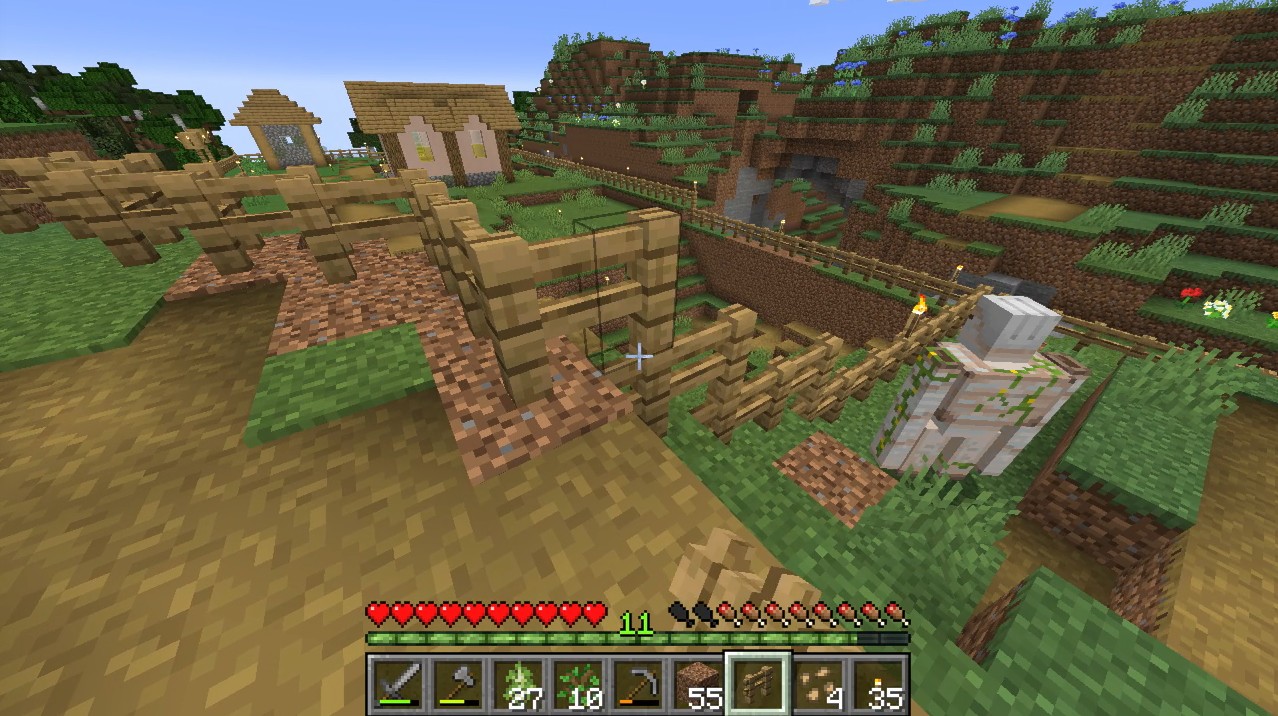Choose the seeds slot with 4 items
1278x716 pixels.
tap(818, 685)
